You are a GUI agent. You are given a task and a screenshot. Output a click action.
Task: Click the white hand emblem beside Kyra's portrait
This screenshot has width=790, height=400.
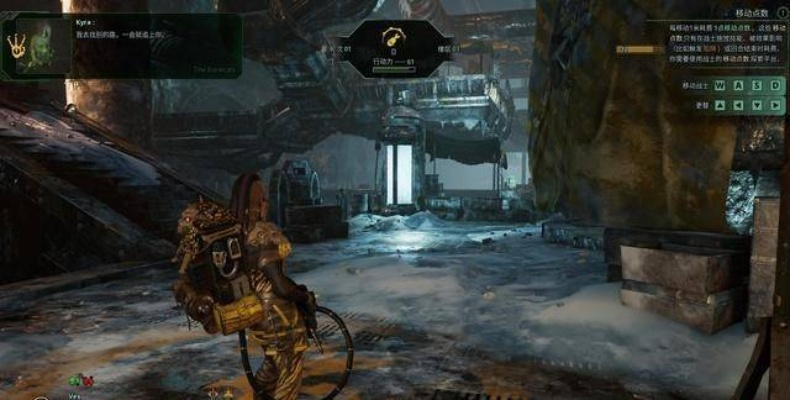[17, 45]
